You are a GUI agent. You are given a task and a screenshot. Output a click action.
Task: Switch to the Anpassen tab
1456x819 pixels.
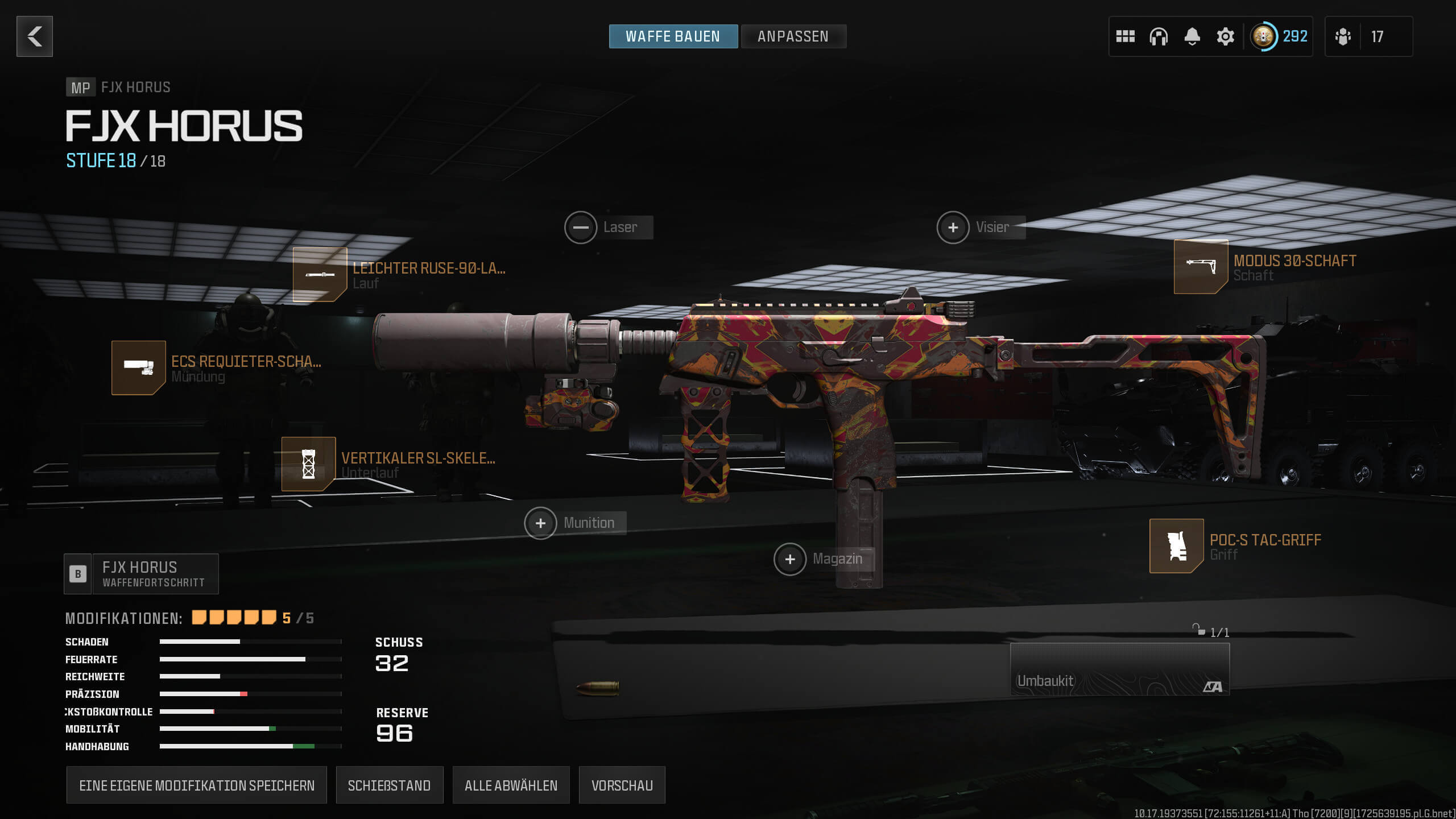click(793, 36)
